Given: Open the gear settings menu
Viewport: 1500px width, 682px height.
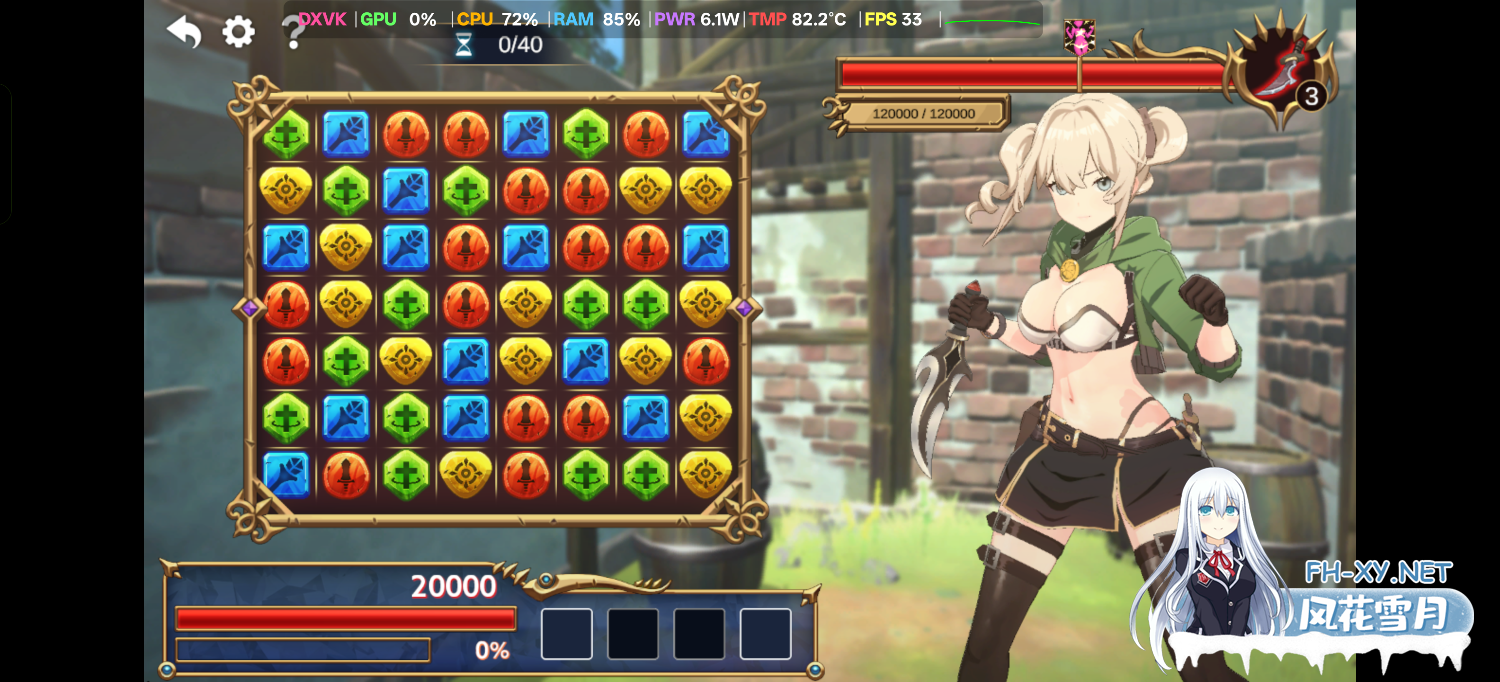Looking at the screenshot, I should click(238, 32).
